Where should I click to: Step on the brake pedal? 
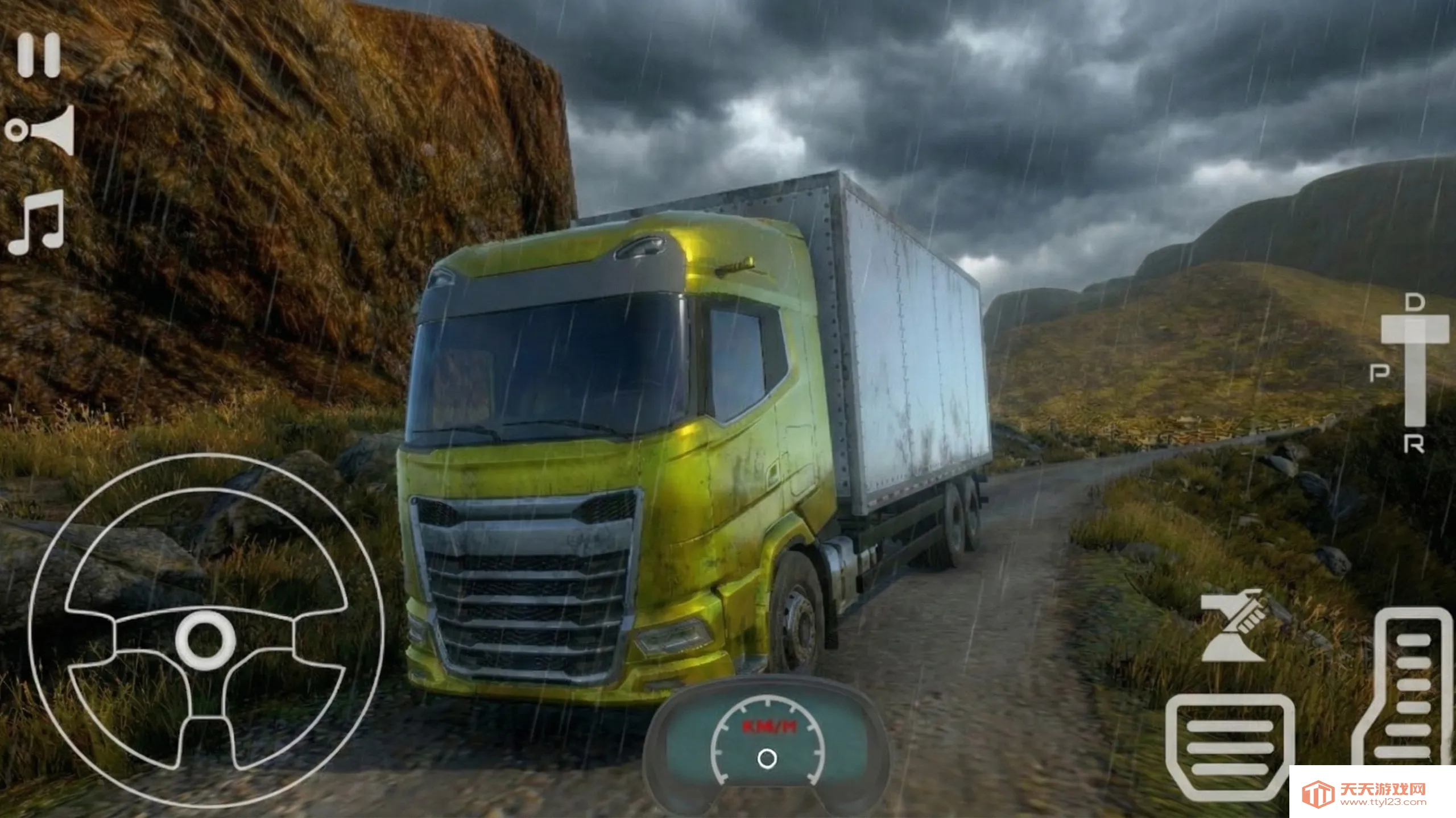[1230, 745]
